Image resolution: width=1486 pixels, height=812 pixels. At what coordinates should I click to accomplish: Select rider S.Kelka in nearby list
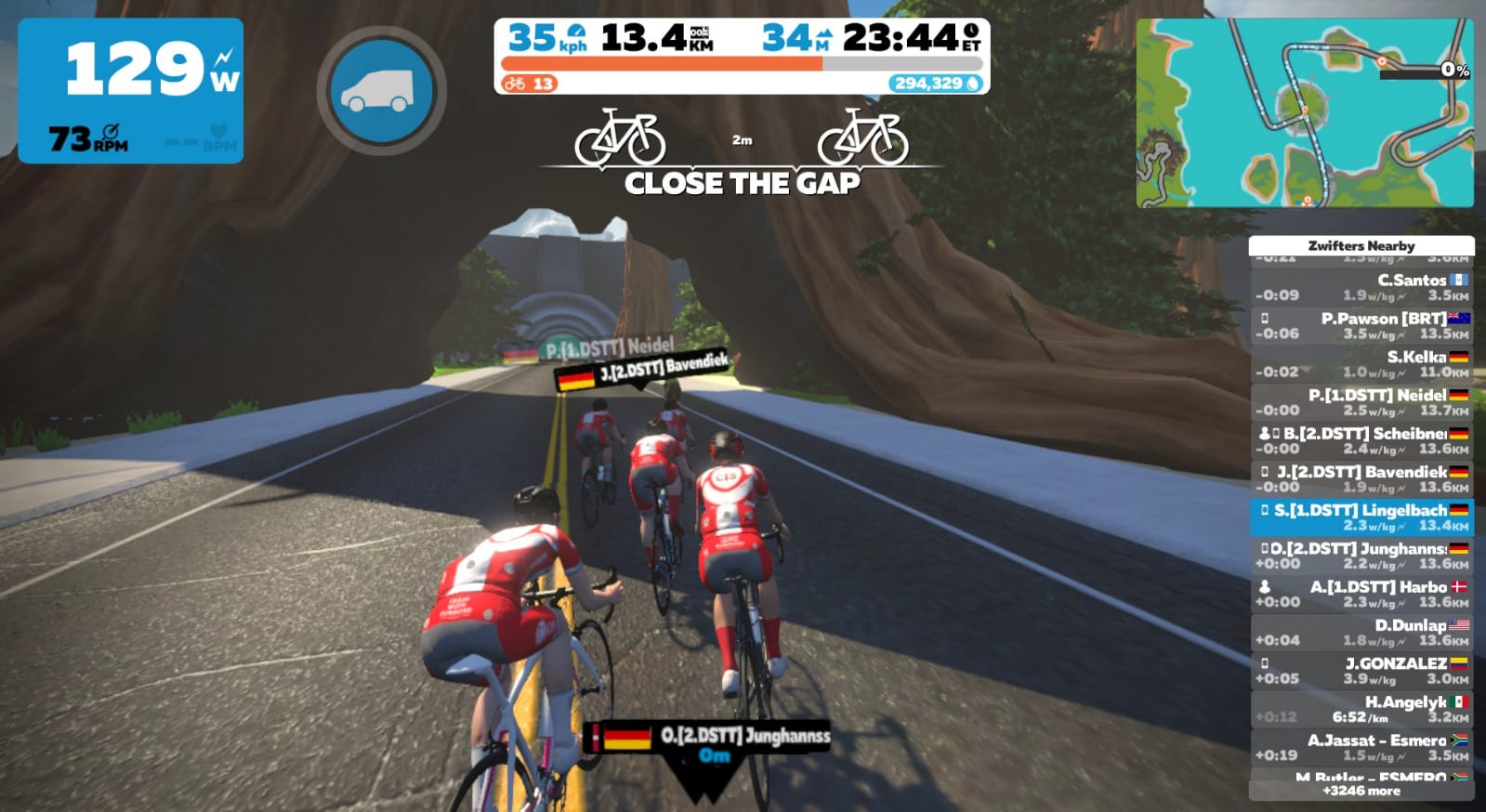click(x=1361, y=364)
